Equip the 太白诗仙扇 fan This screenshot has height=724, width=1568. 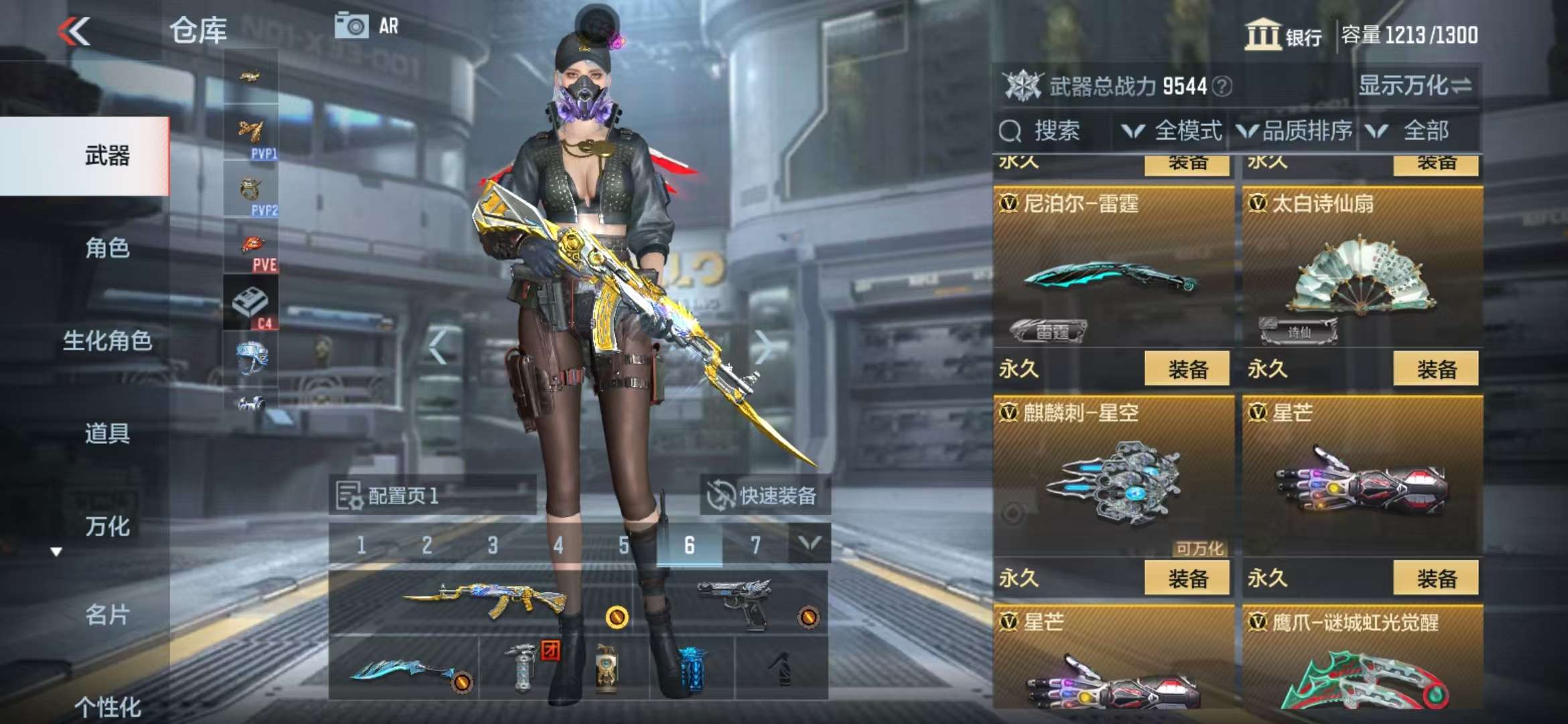(x=1436, y=369)
